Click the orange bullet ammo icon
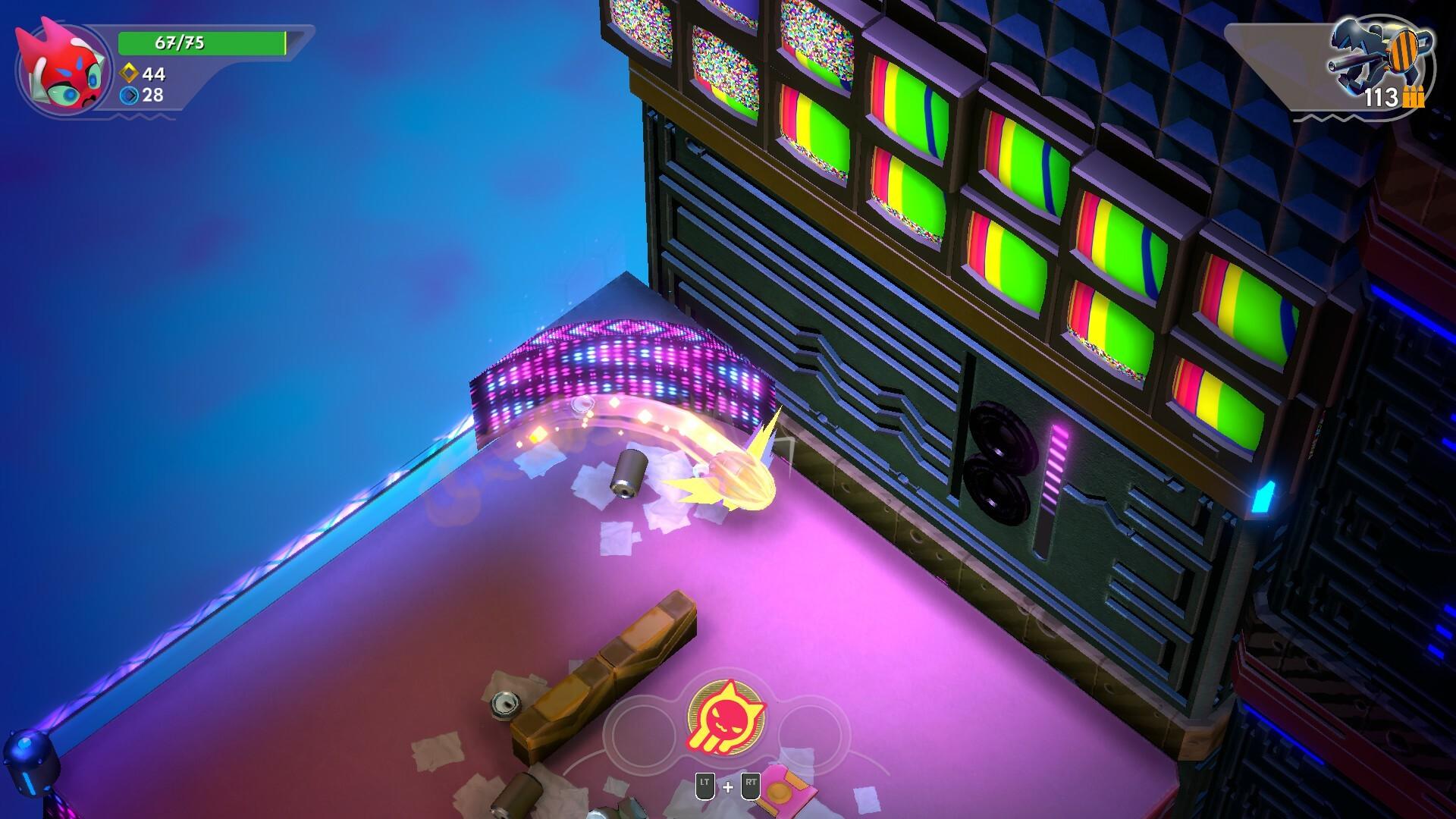This screenshot has width=1456, height=819. [1412, 97]
